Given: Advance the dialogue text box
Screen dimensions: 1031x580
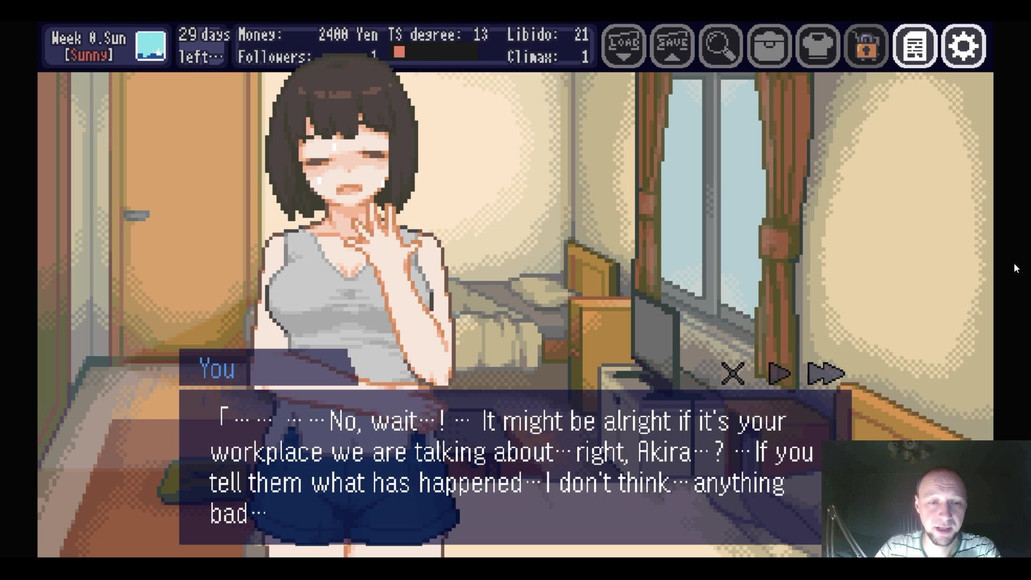Looking at the screenshot, I should pyautogui.click(x=500, y=466).
